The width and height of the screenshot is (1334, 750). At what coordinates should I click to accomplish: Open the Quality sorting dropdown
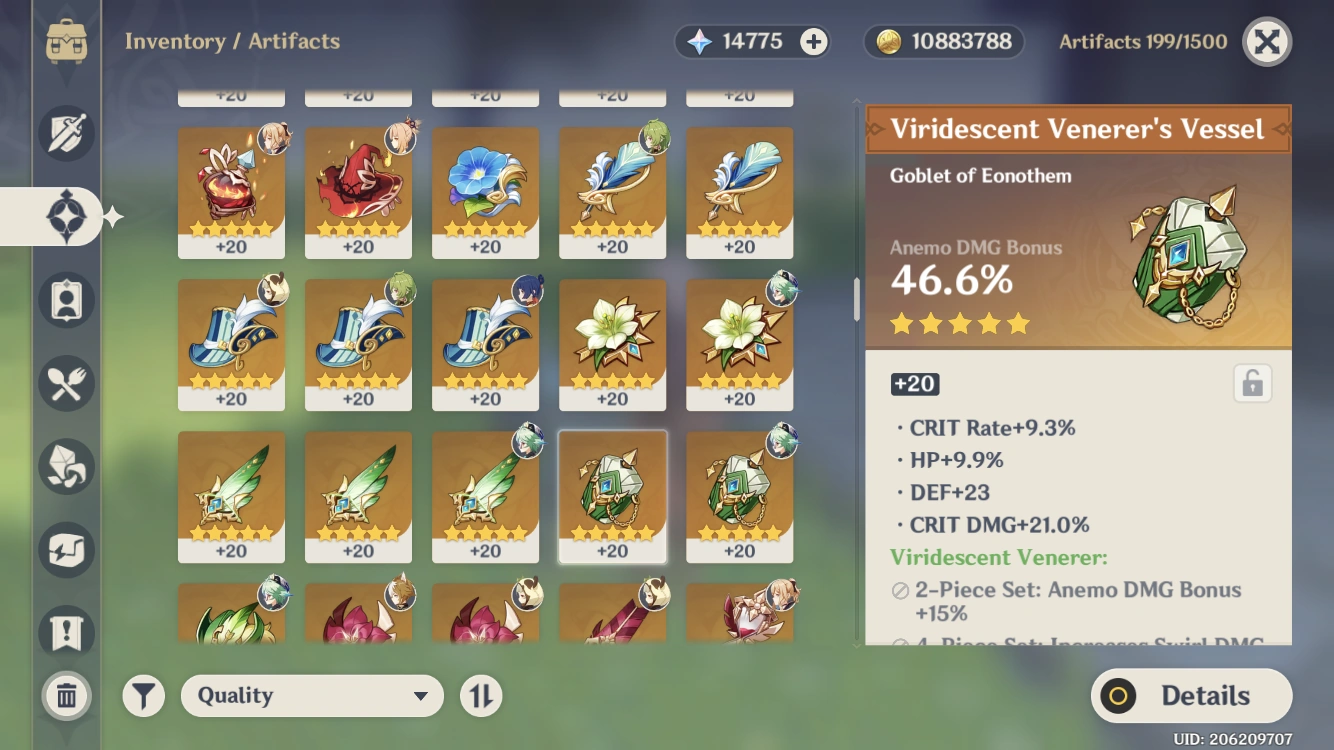point(312,695)
